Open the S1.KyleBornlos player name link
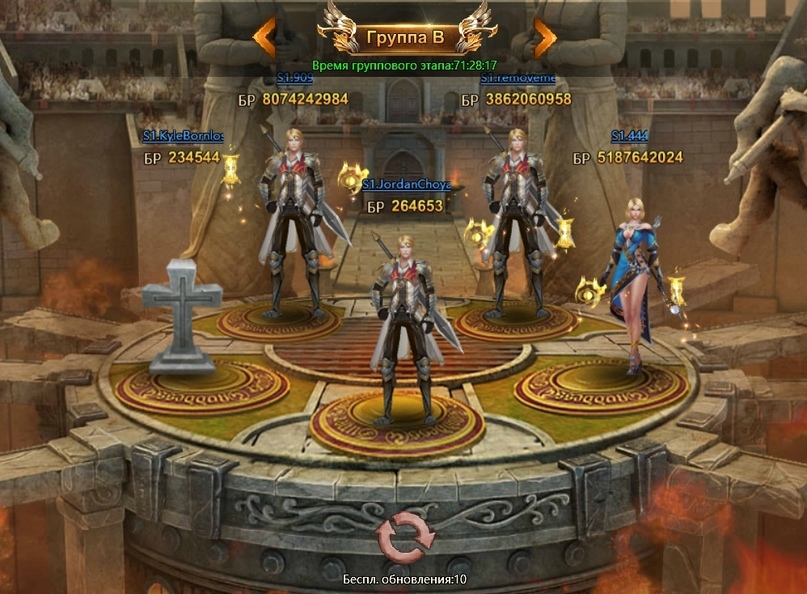The image size is (807, 594). point(183,136)
